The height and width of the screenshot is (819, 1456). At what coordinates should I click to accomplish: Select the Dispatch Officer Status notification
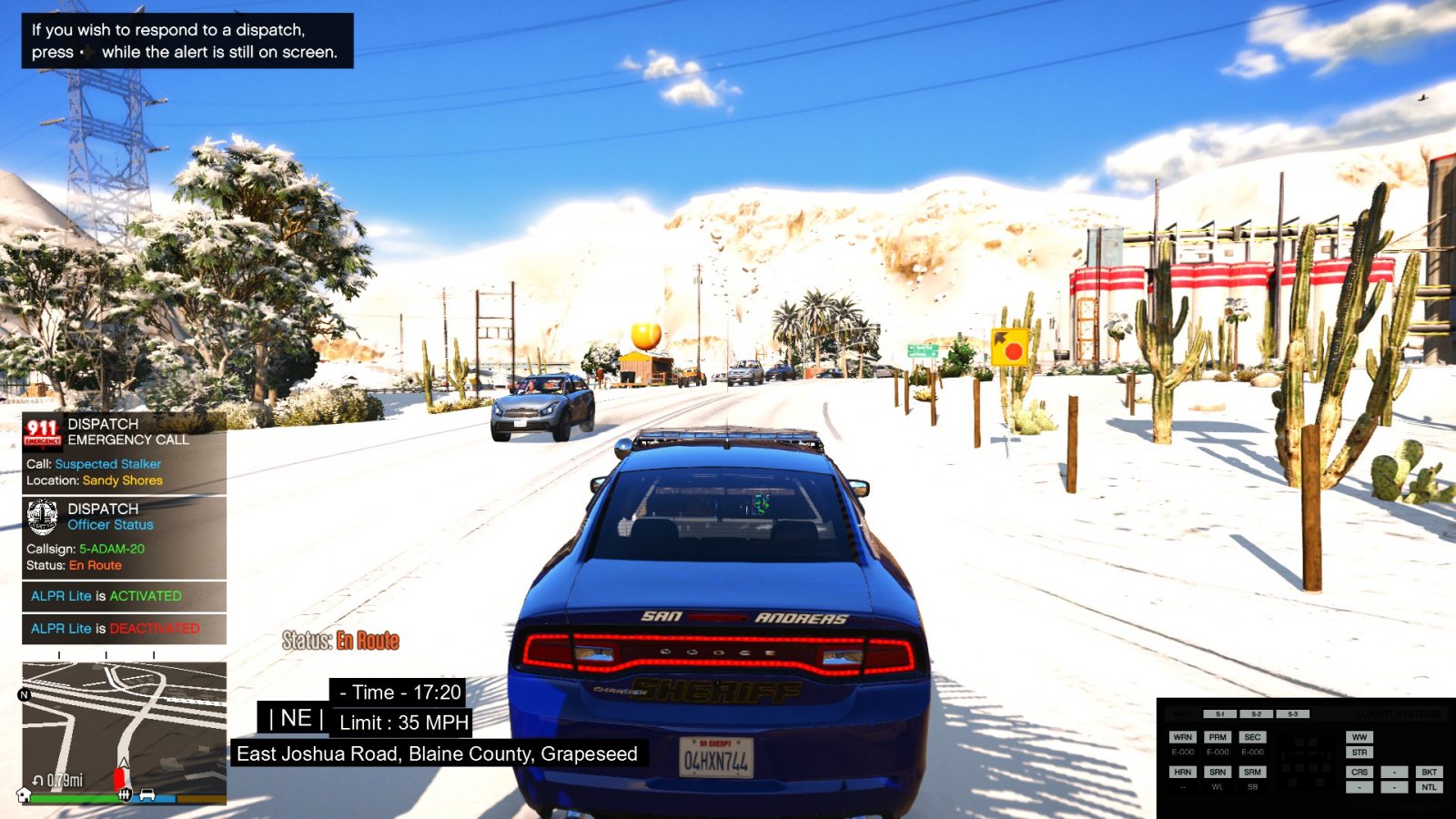click(x=124, y=537)
